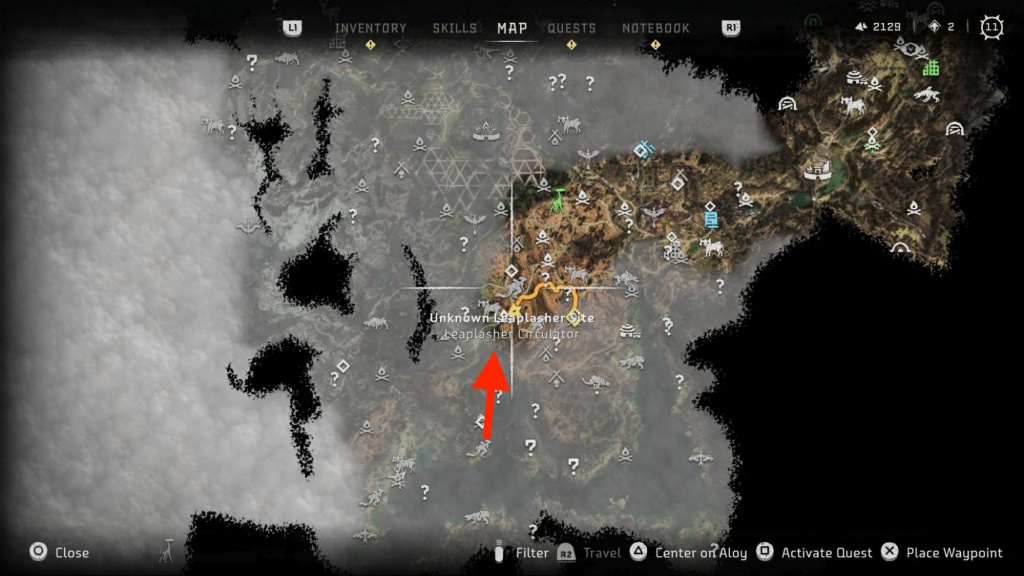Select the Map tab
Image resolution: width=1024 pixels, height=576 pixels.
(x=512, y=28)
